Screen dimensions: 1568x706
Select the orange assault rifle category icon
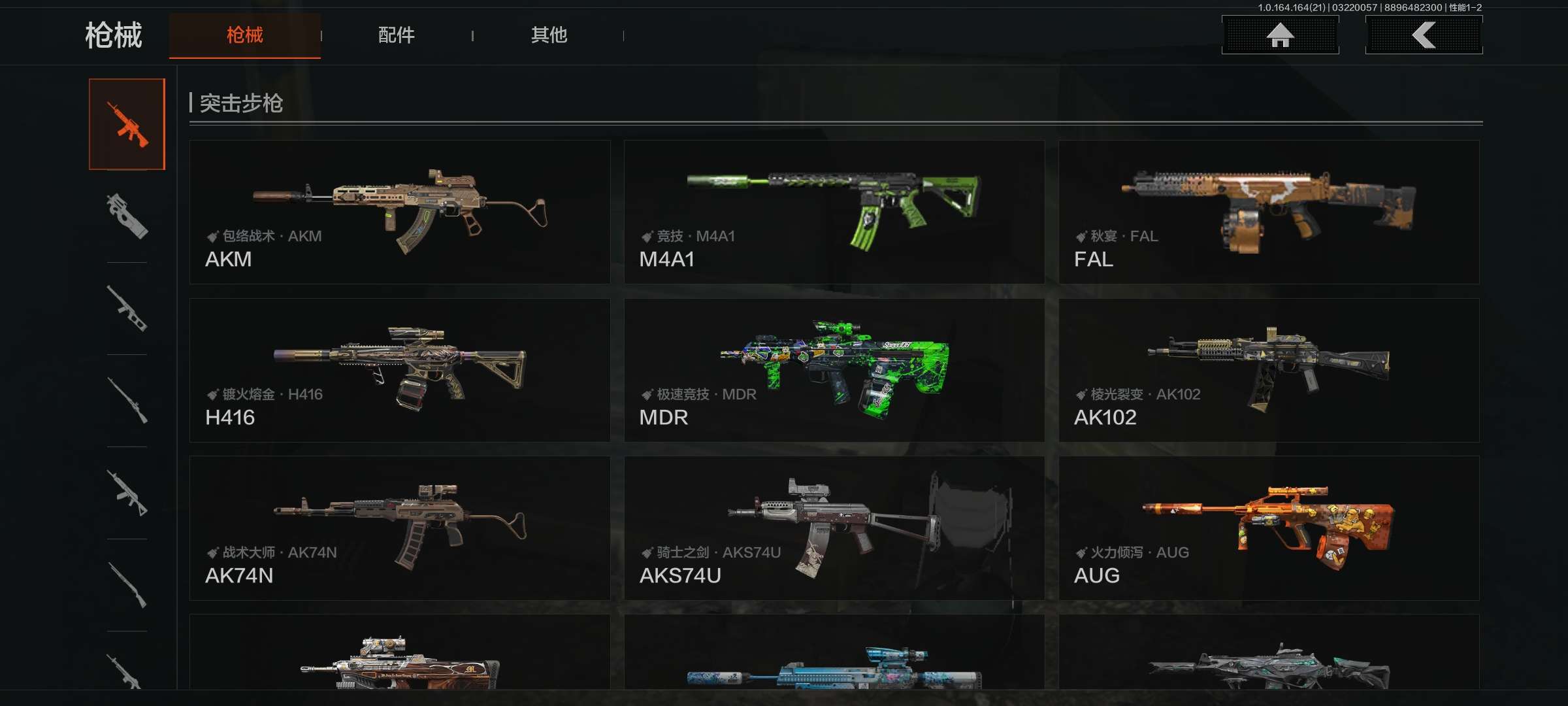[x=127, y=124]
